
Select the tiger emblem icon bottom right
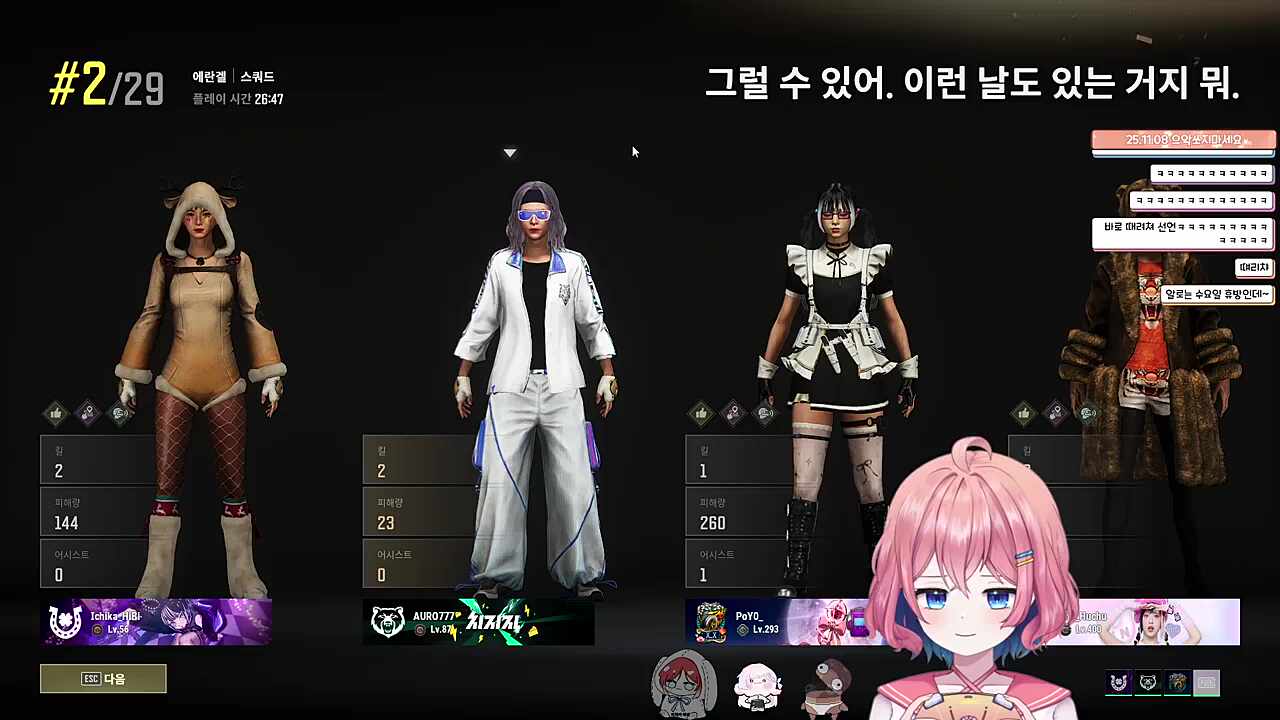[x=1176, y=681]
